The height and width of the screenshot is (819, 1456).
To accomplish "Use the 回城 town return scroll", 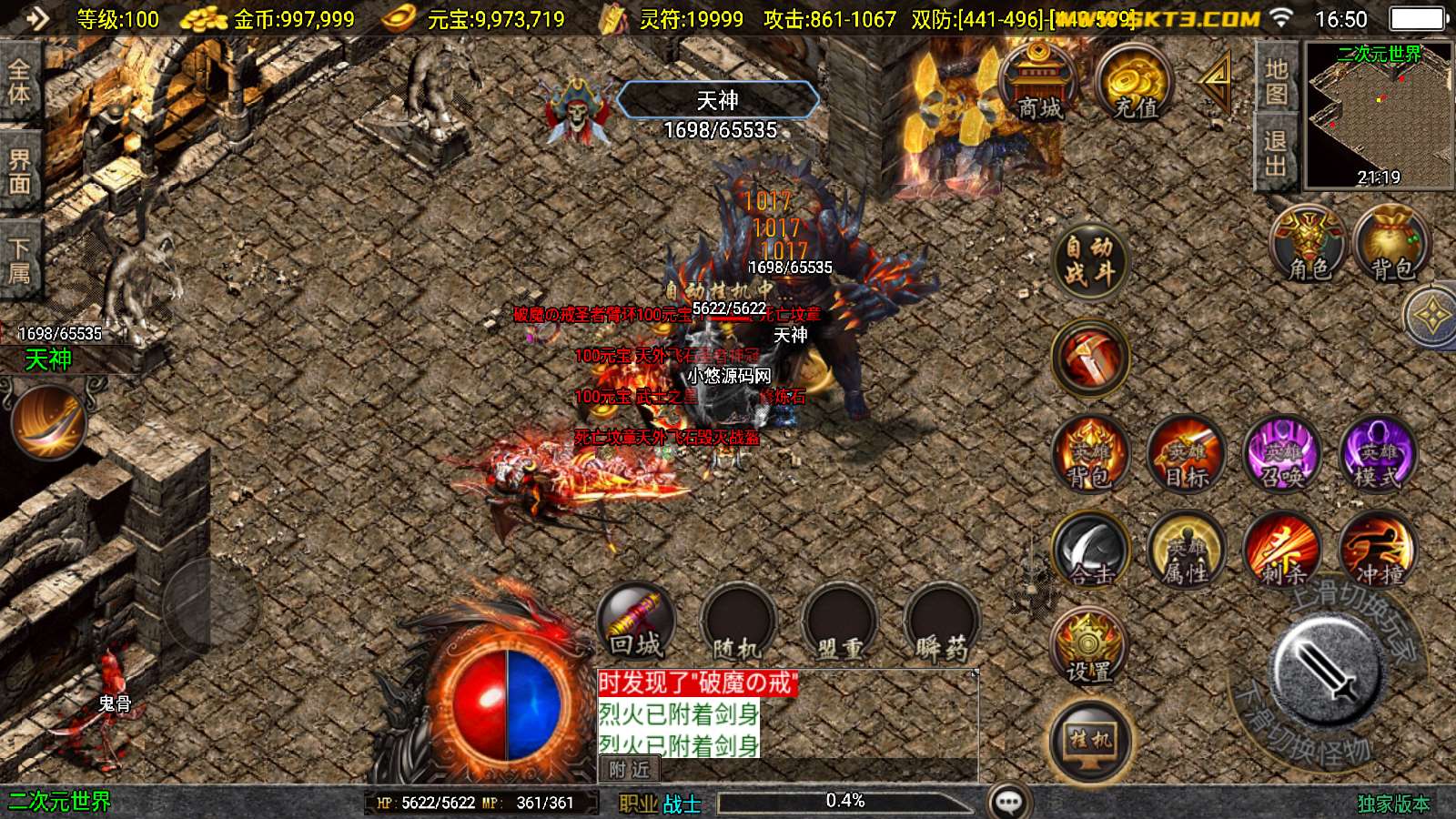I will 636,622.
